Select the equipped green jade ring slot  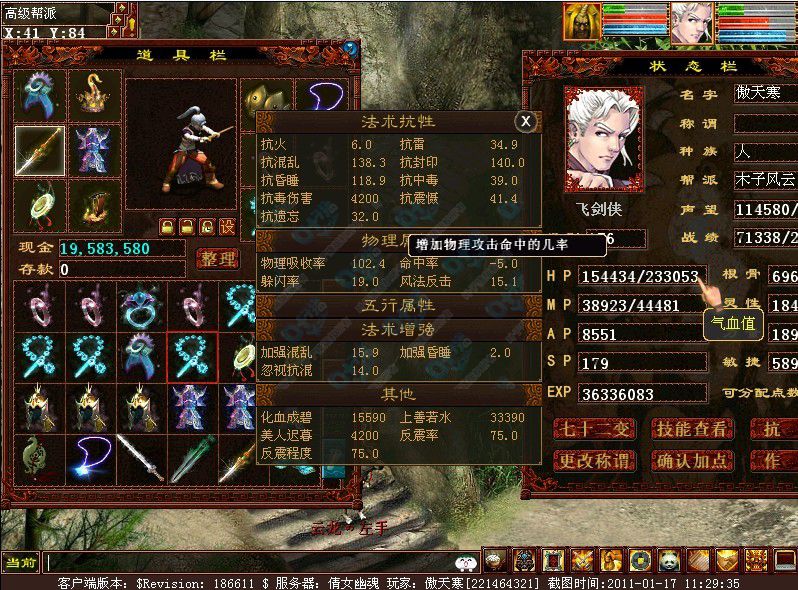pyautogui.click(x=39, y=205)
